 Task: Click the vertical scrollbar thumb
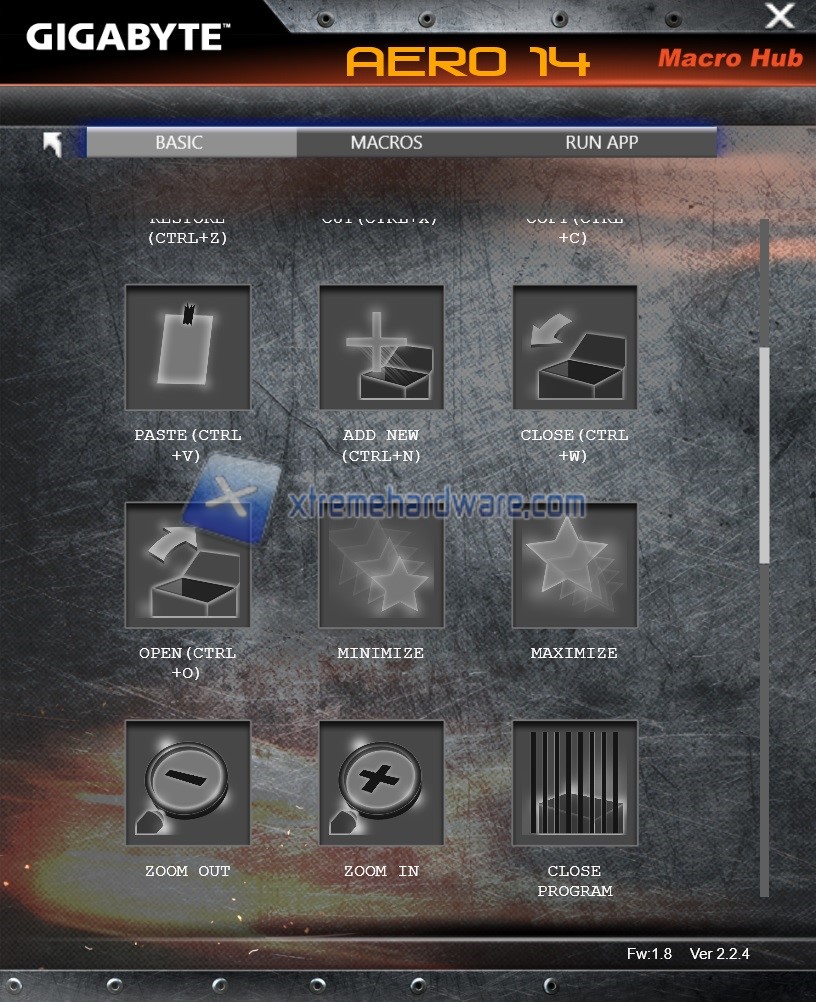click(x=765, y=455)
